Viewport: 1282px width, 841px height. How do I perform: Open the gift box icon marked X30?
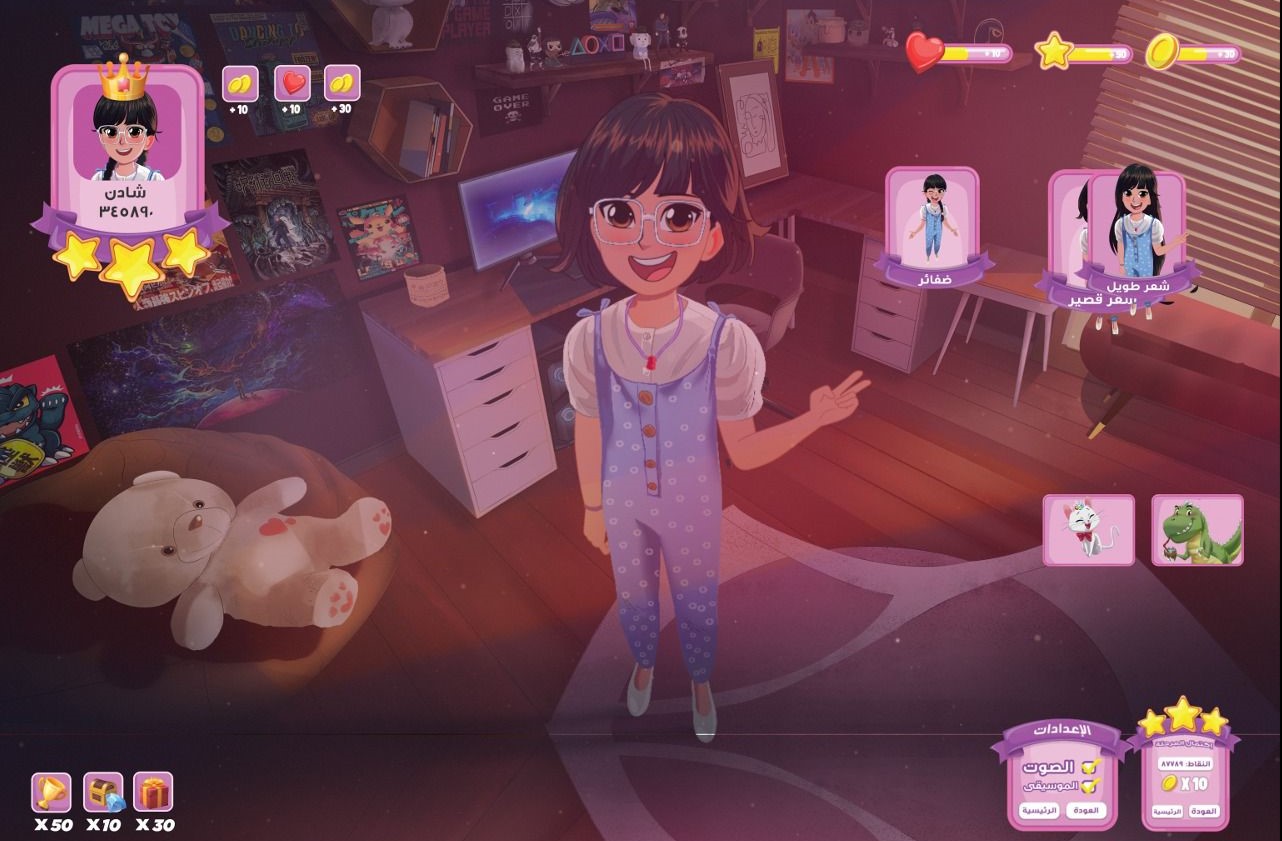click(153, 792)
